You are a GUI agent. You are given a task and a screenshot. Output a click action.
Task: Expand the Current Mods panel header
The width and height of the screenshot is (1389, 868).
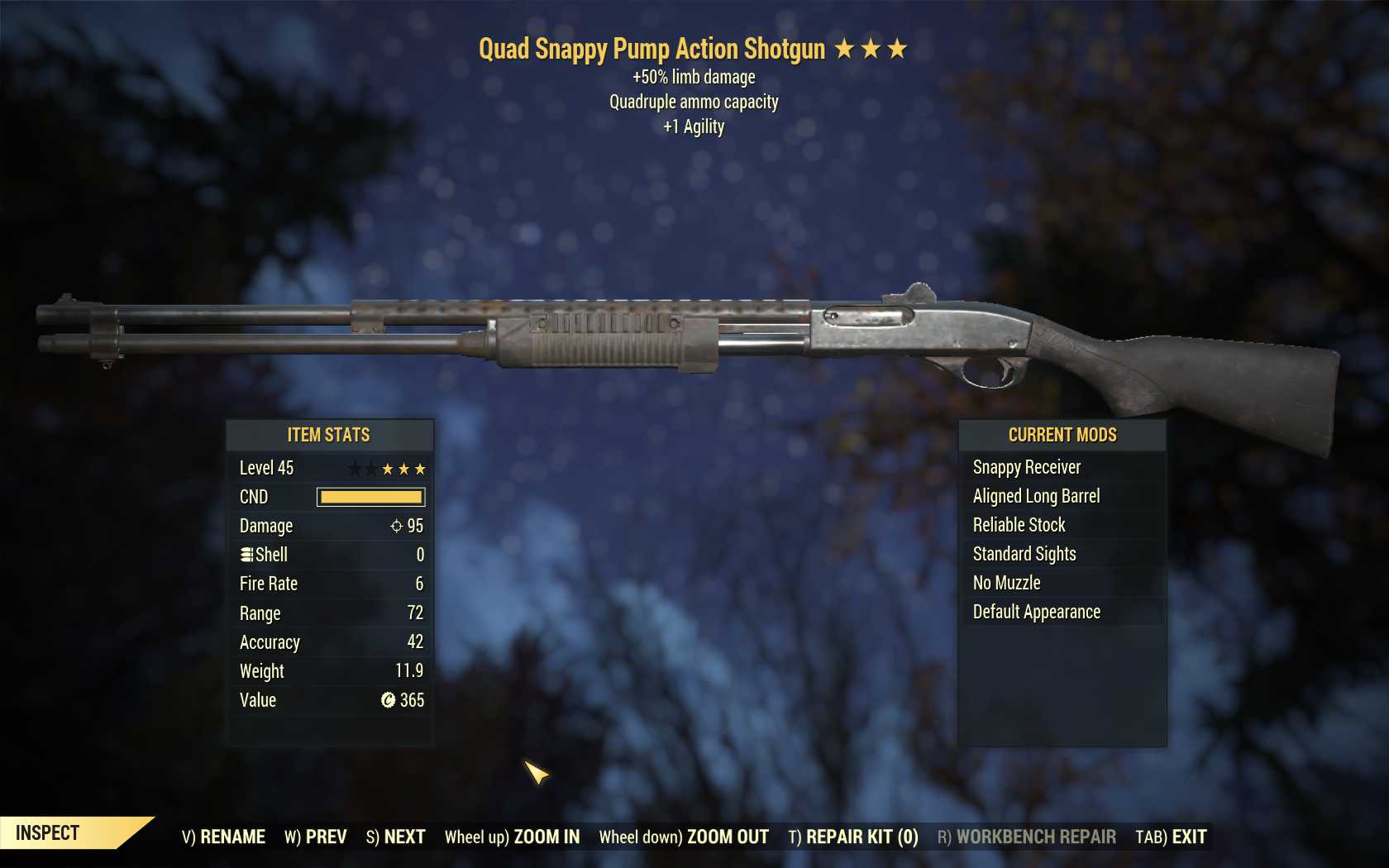(1062, 435)
